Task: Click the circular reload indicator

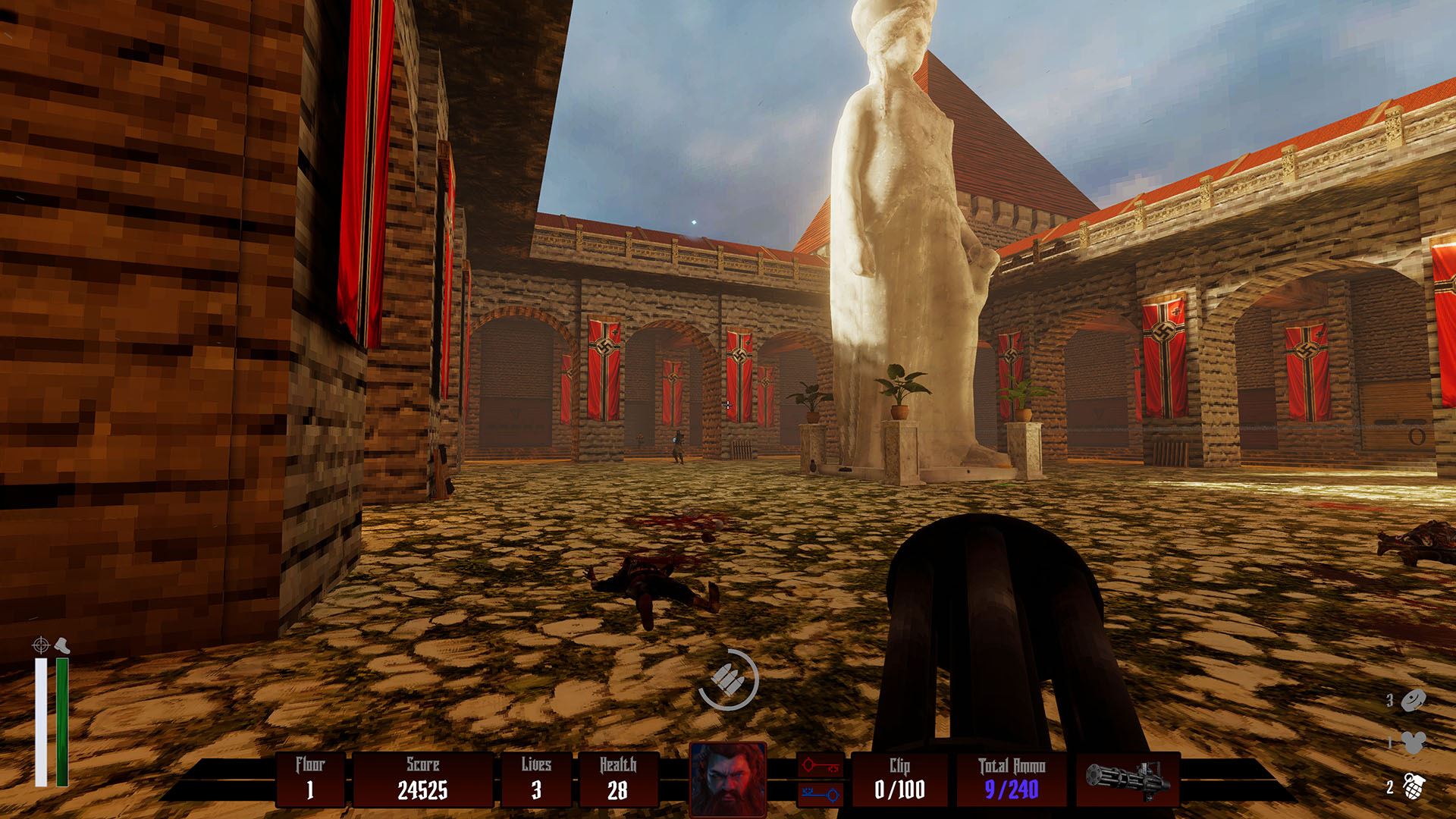Action: (x=728, y=679)
